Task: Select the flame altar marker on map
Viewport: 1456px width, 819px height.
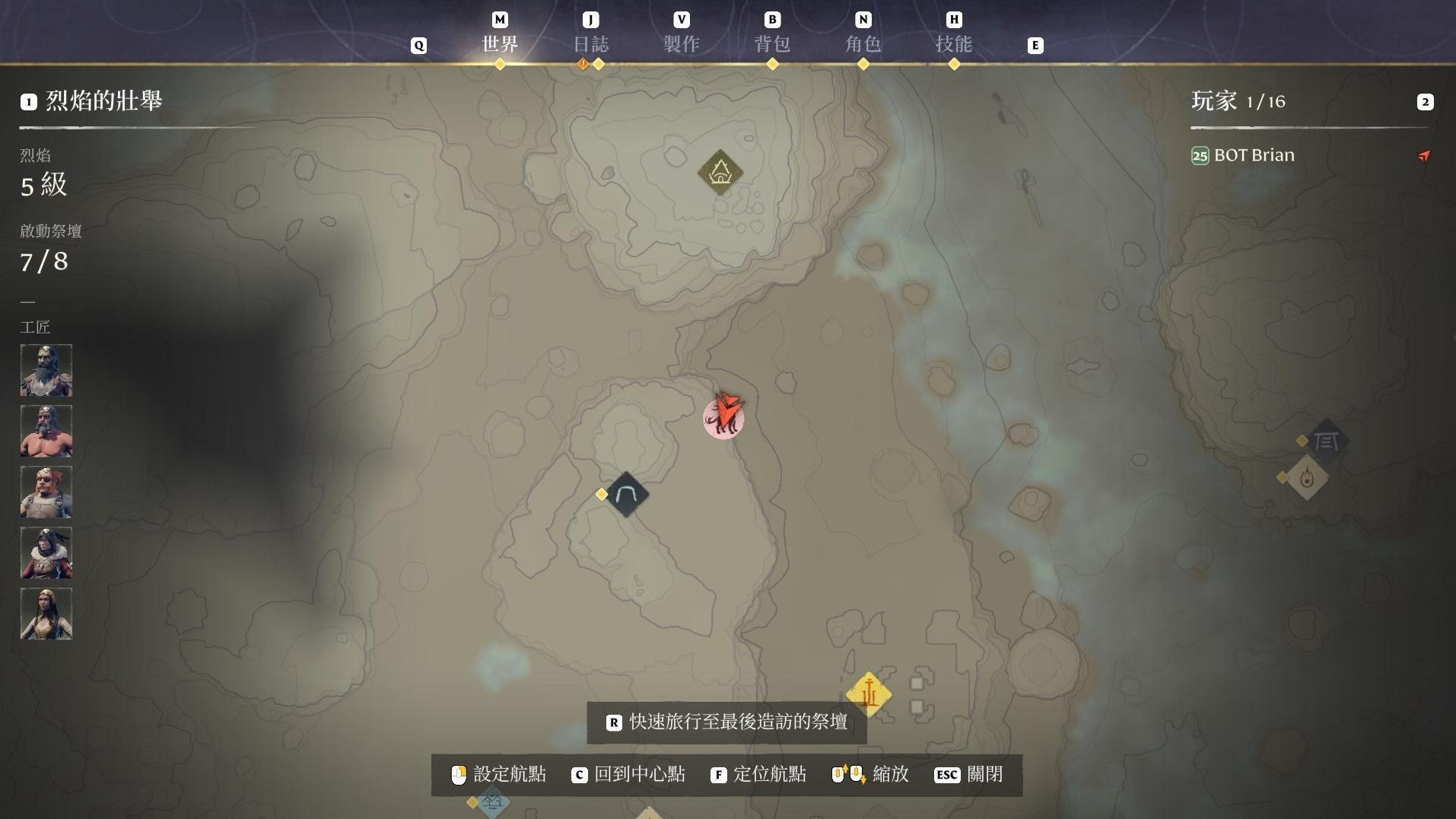Action: (1307, 478)
